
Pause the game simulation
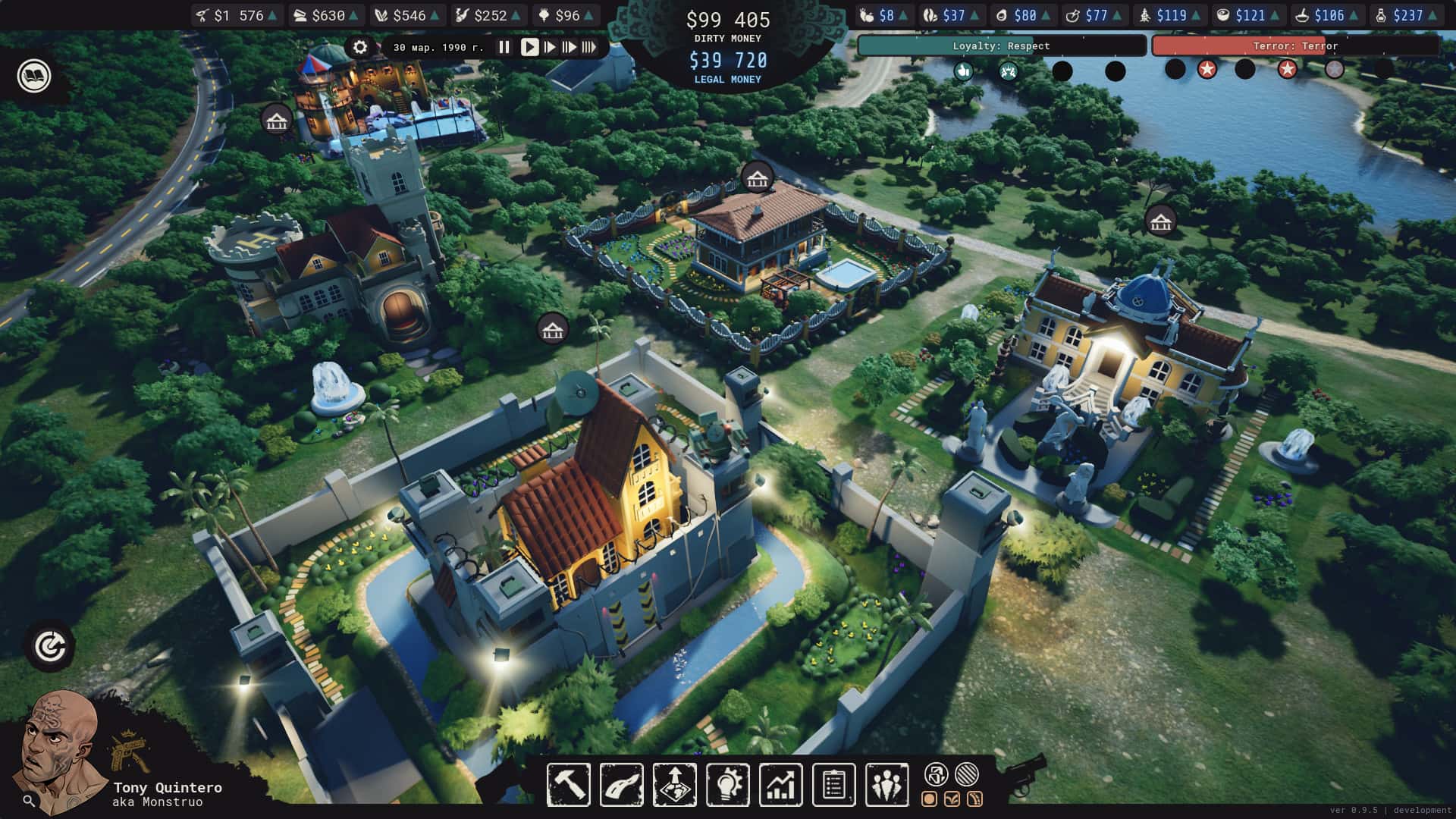(504, 46)
